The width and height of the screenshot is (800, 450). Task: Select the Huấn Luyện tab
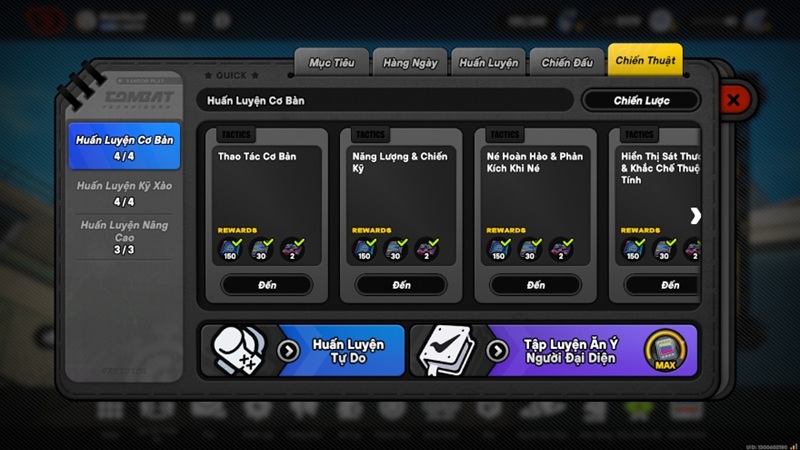point(488,63)
